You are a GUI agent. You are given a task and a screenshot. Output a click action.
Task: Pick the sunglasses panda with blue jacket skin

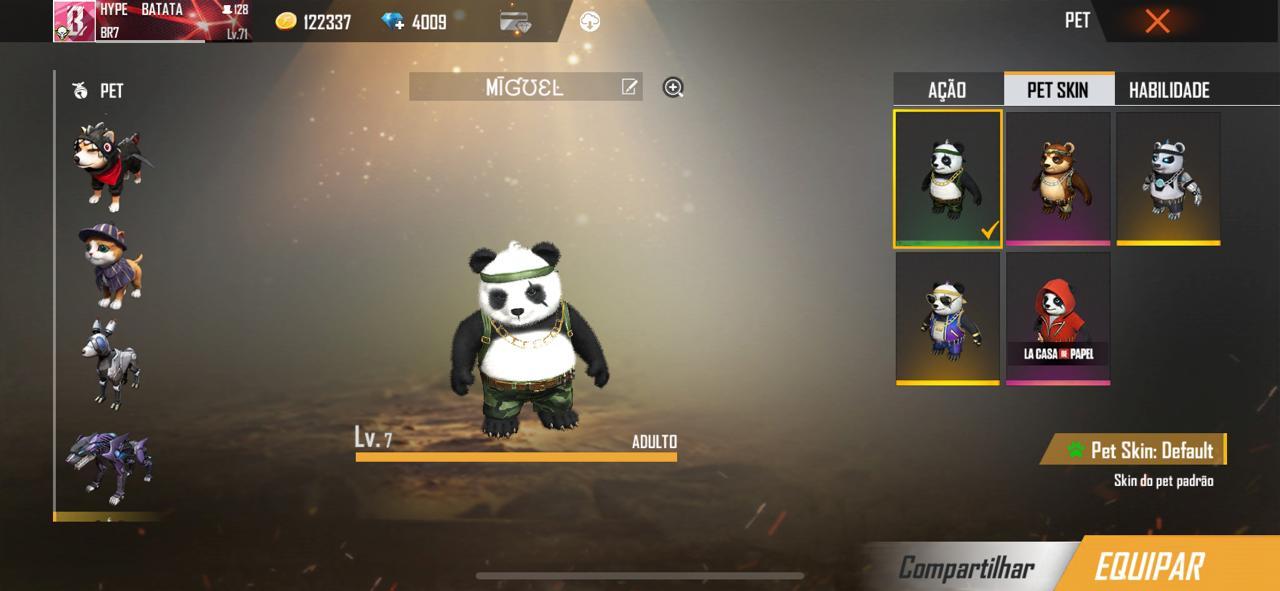947,318
